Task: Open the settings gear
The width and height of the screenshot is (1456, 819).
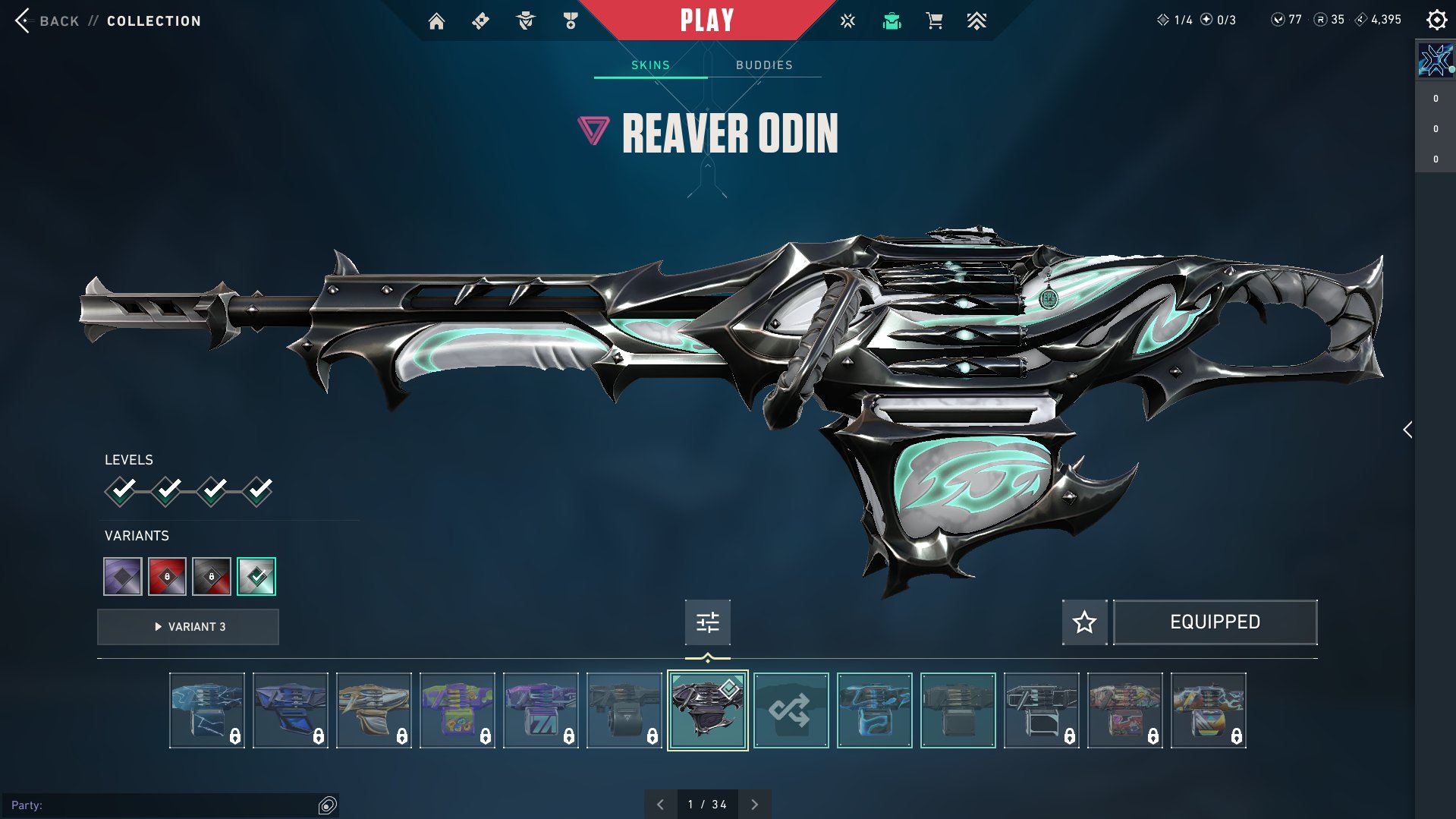Action: point(1436,20)
